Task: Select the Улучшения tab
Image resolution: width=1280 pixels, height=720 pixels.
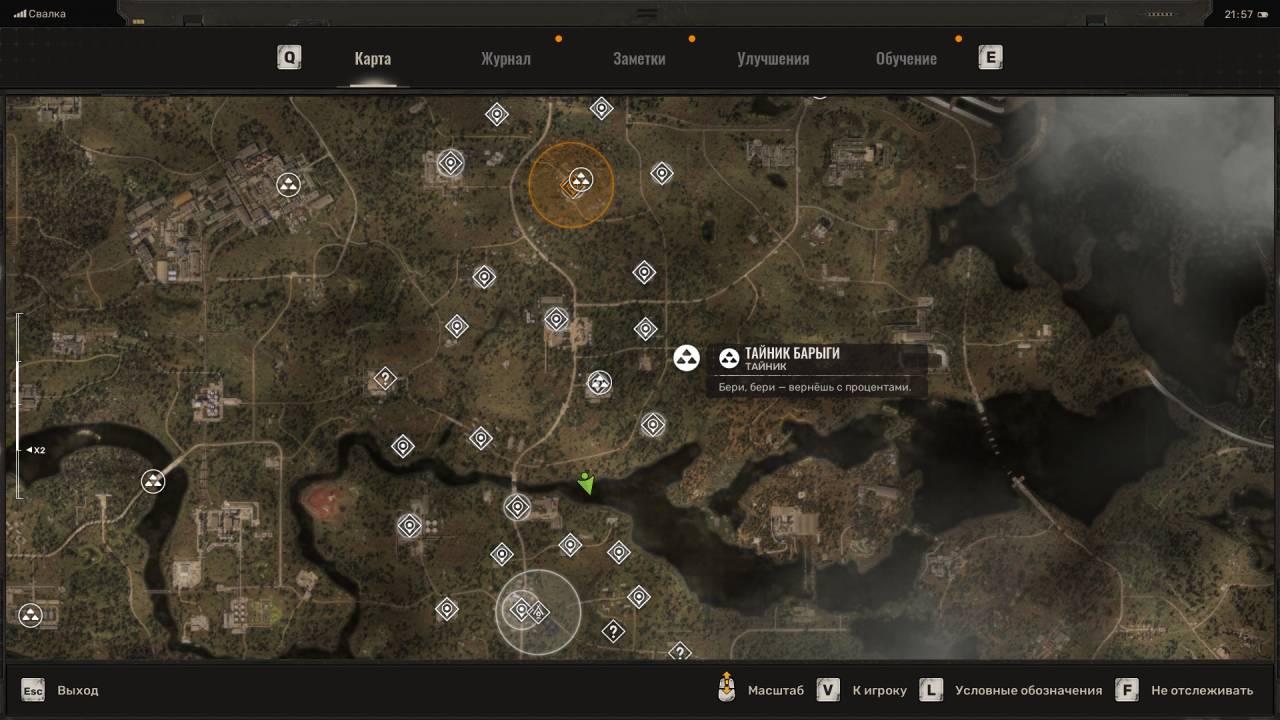Action: pyautogui.click(x=773, y=59)
